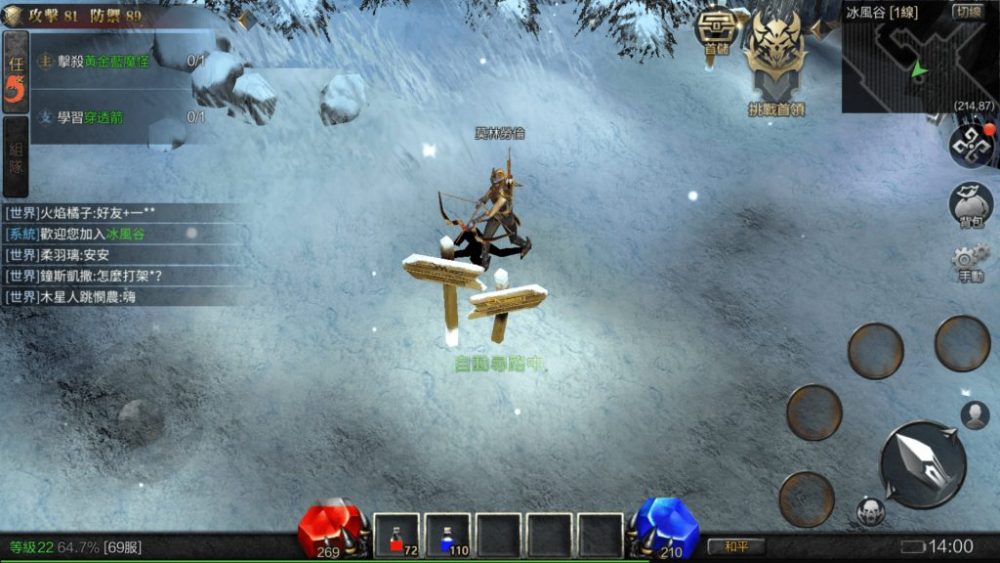1000x563 pixels.
Task: Tap the player silhouette target icon
Action: 974,415
